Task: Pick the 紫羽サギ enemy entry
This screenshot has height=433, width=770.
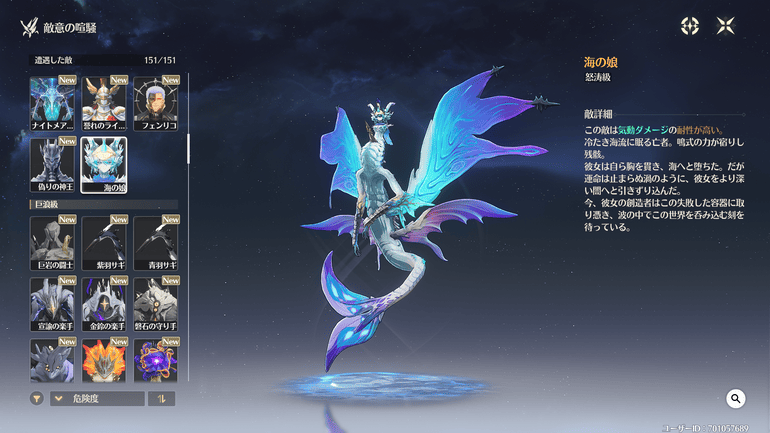Action: (106, 243)
